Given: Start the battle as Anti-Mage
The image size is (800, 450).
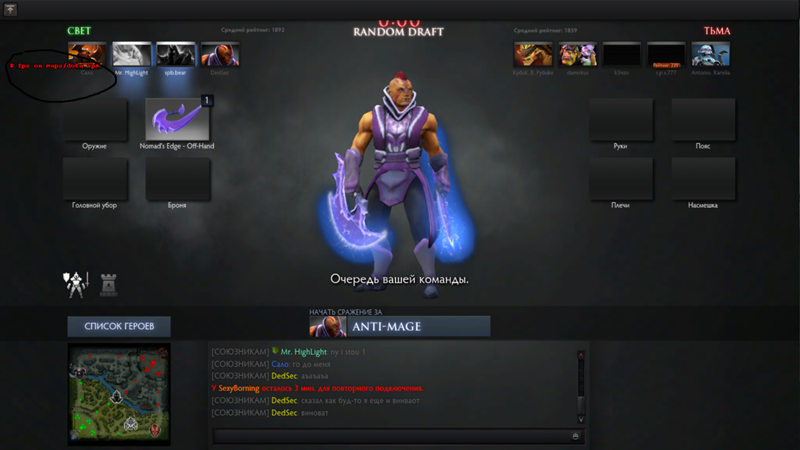Looking at the screenshot, I should [x=400, y=327].
